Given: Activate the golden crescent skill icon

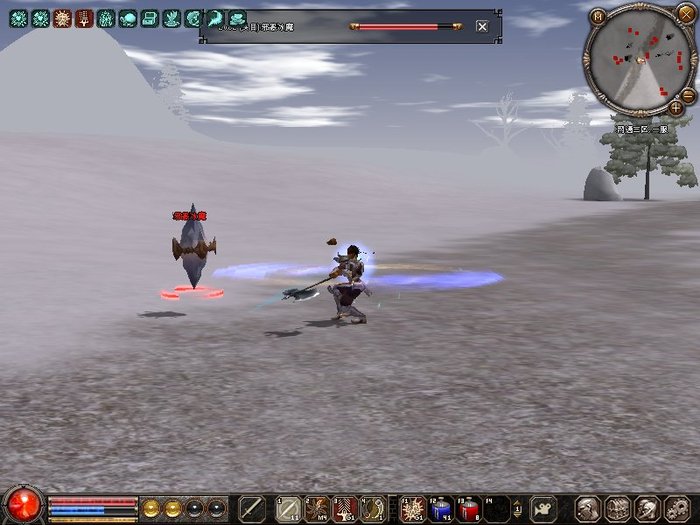Looking at the screenshot, I should click(373, 508).
